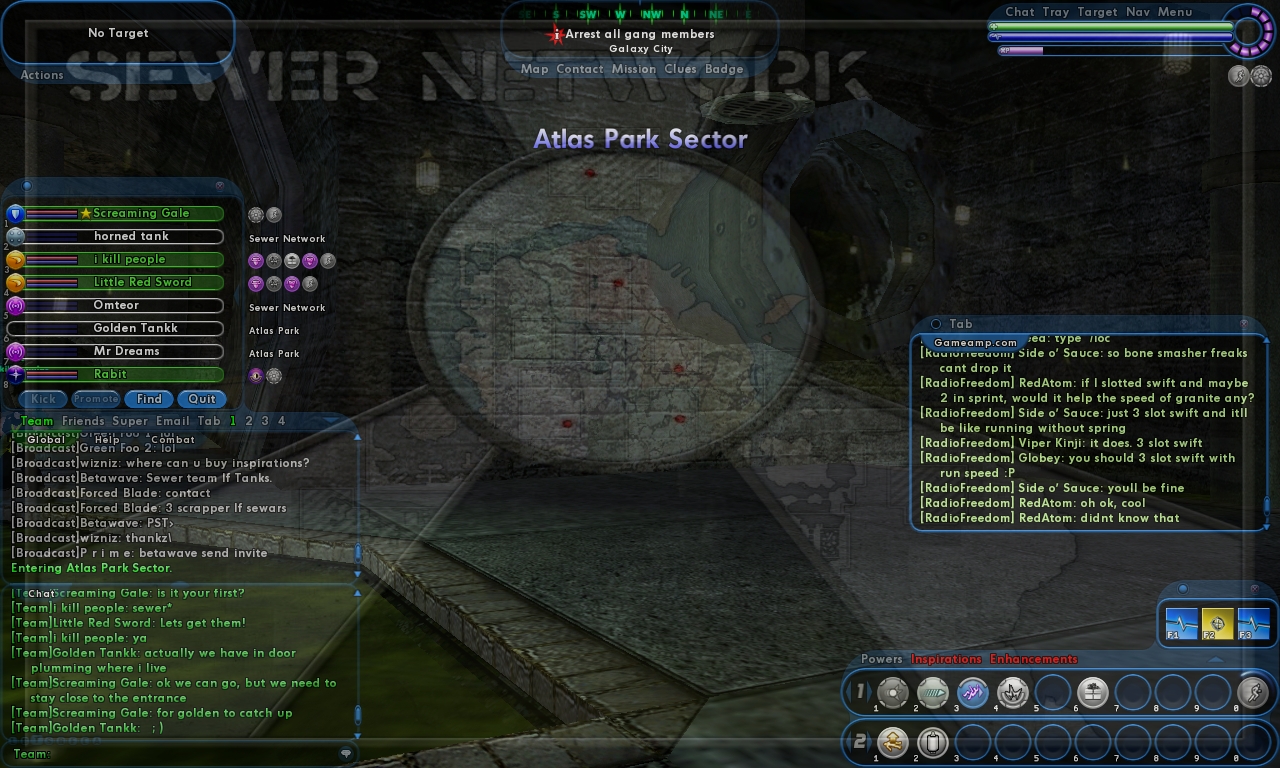Open the Map window

tap(535, 69)
